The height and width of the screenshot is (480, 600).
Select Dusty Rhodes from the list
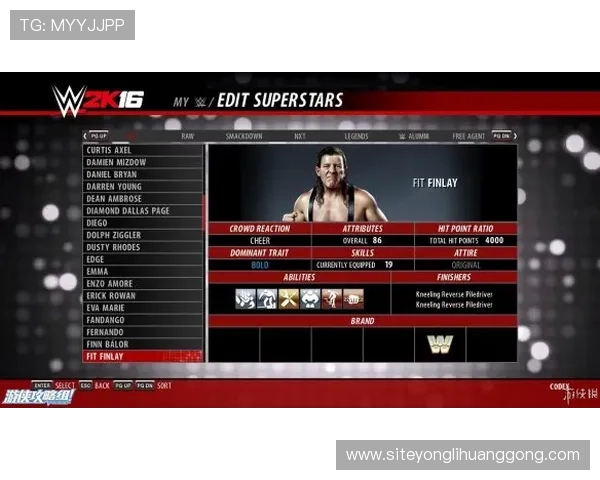[x=113, y=247]
